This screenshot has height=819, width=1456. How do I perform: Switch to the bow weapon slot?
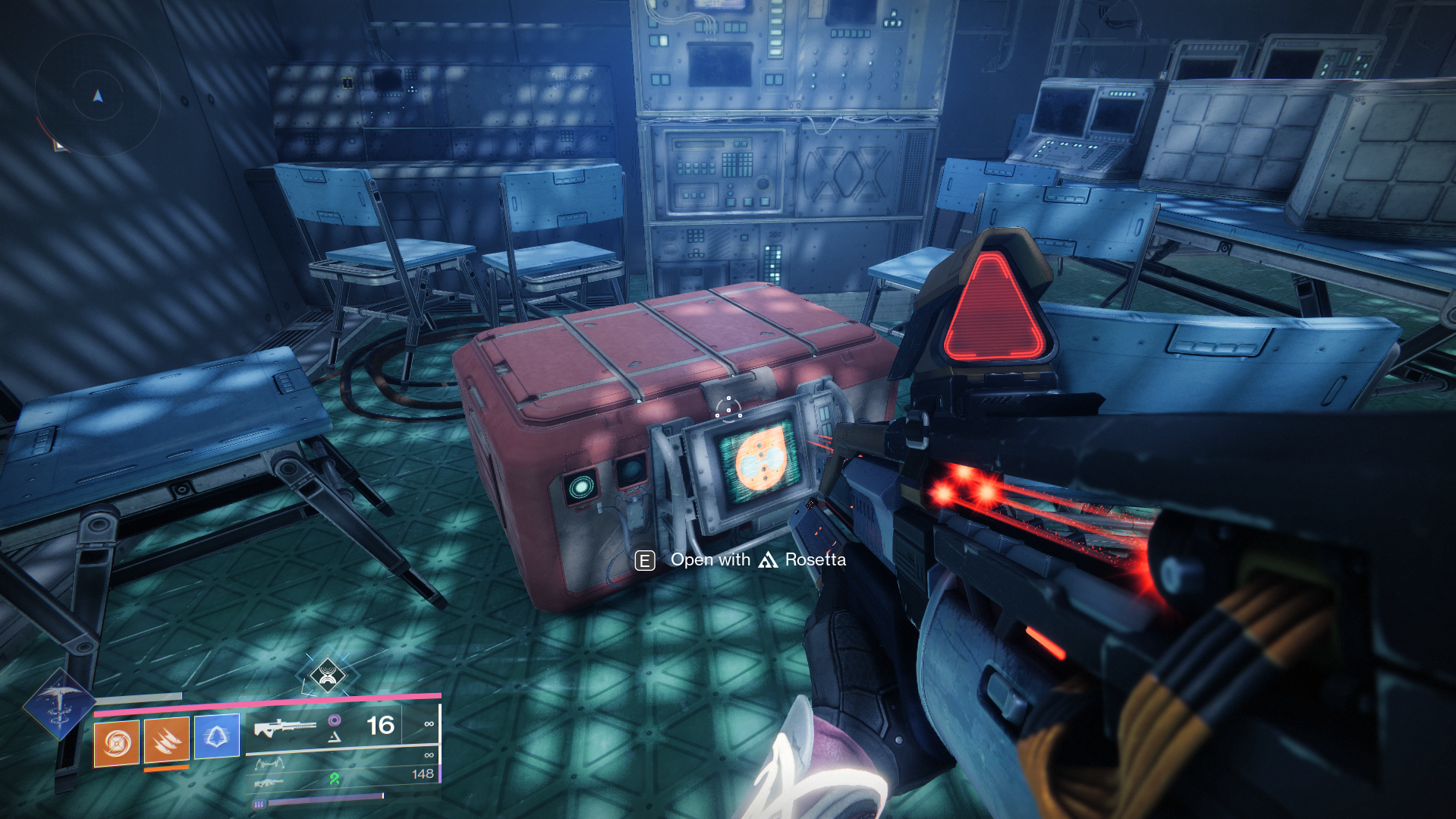click(269, 763)
